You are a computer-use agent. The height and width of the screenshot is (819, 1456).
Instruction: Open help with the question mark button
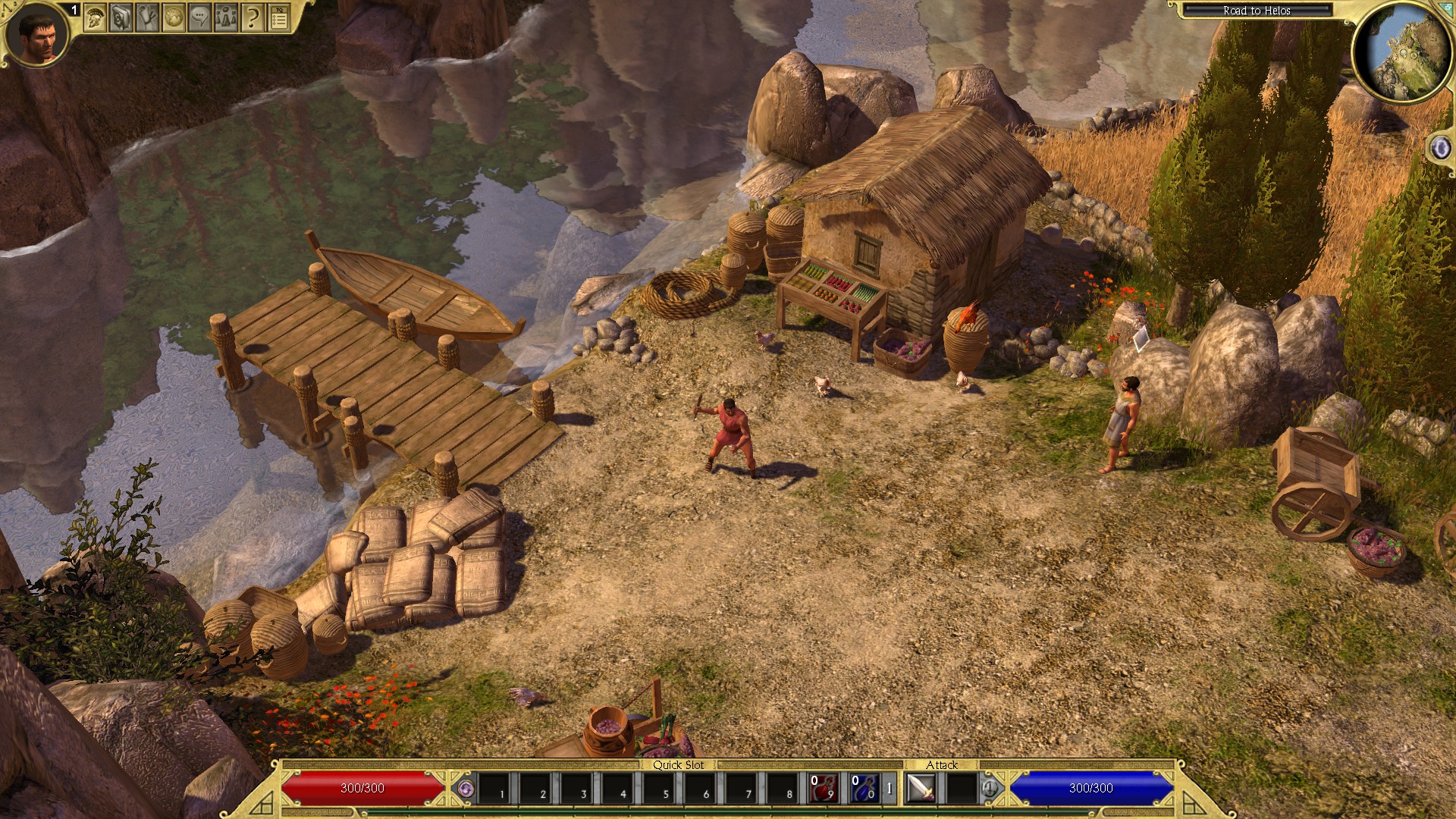(253, 18)
